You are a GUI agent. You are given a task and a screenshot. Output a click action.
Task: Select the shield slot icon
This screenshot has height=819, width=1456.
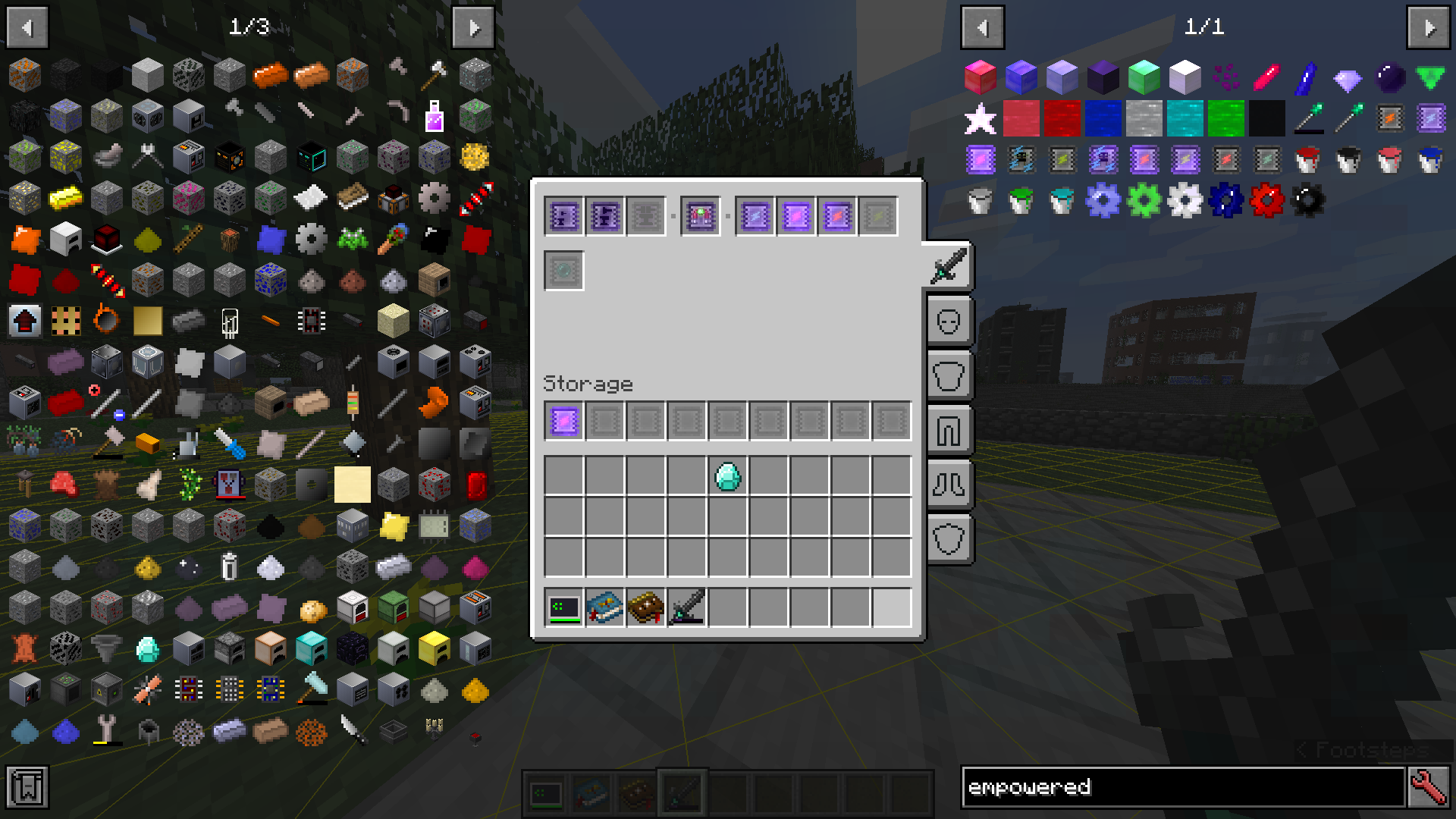click(x=949, y=539)
